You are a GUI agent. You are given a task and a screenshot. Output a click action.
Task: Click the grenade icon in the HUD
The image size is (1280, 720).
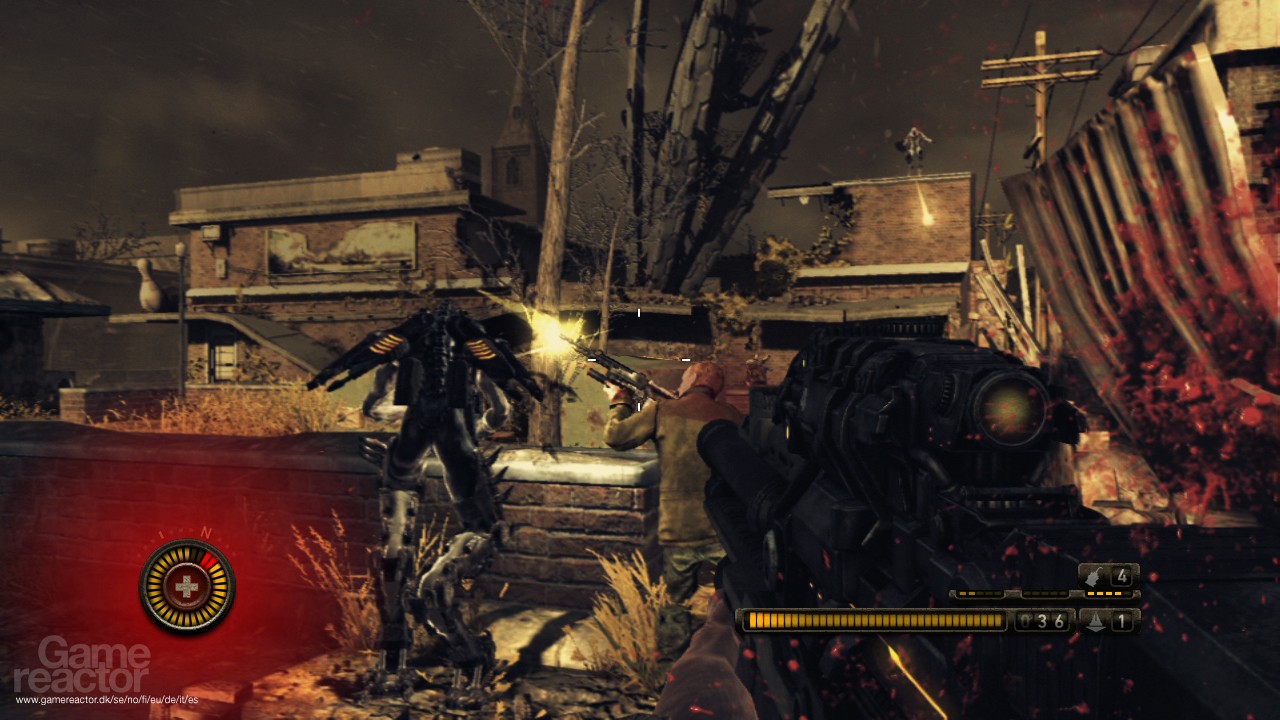(x=1092, y=577)
